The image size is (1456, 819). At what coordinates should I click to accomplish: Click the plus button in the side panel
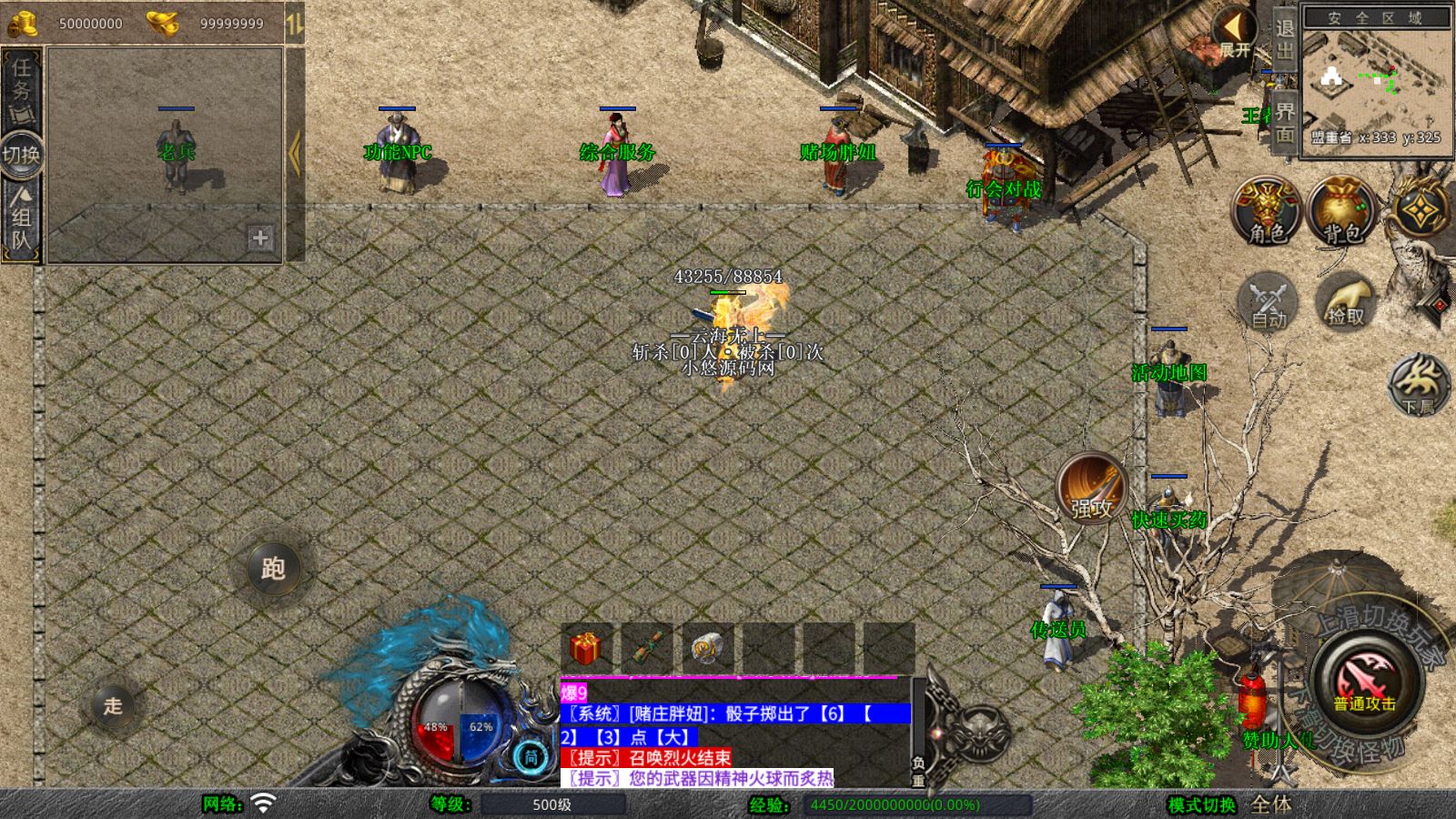pos(260,238)
